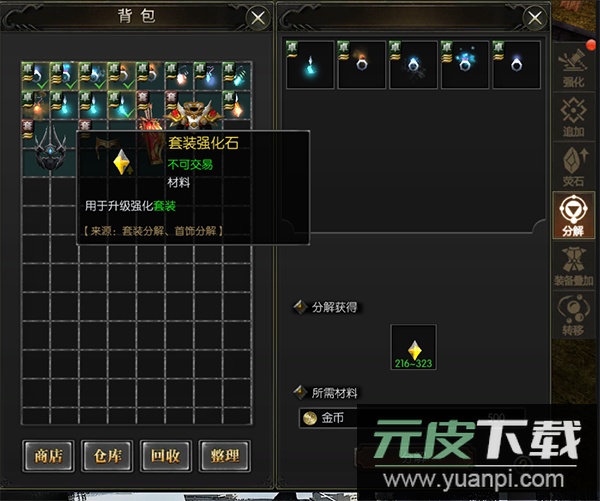Select the dark horned helmet in the bag
The height and width of the screenshot is (501, 600).
(x=51, y=150)
